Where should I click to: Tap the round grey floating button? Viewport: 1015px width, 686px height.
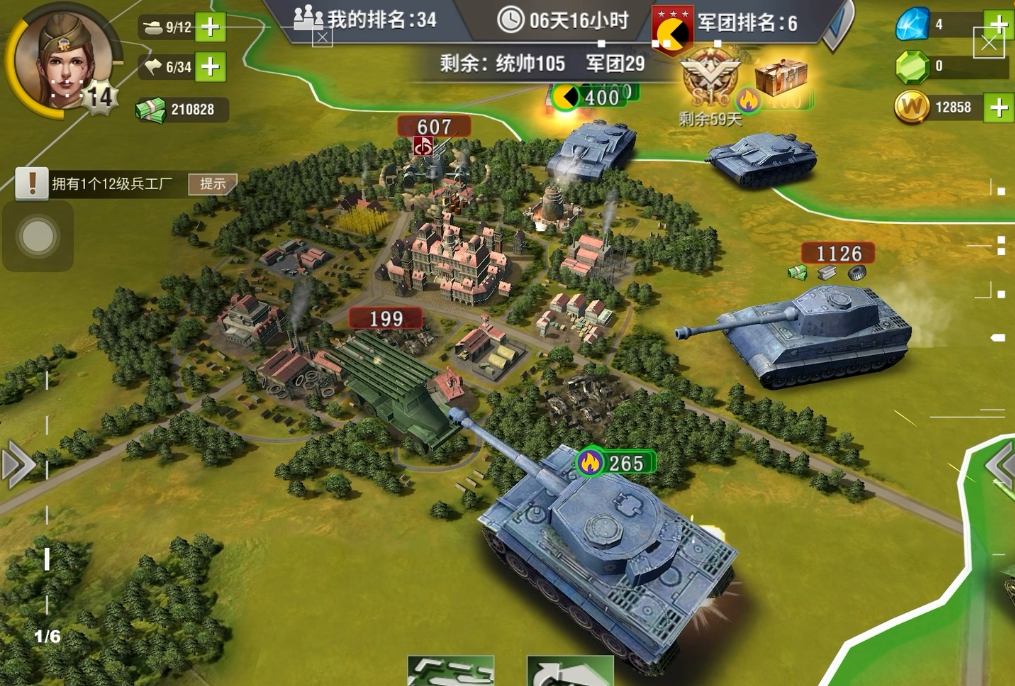click(38, 236)
